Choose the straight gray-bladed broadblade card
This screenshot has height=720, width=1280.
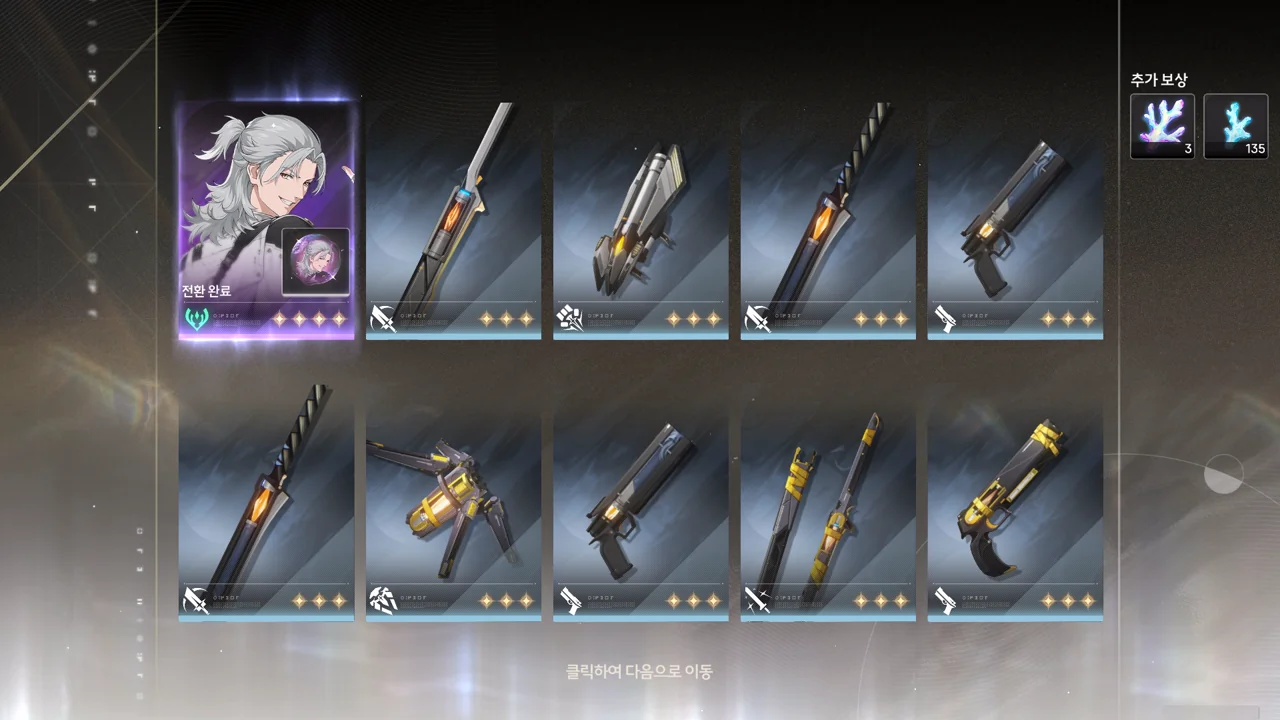pyautogui.click(x=453, y=220)
